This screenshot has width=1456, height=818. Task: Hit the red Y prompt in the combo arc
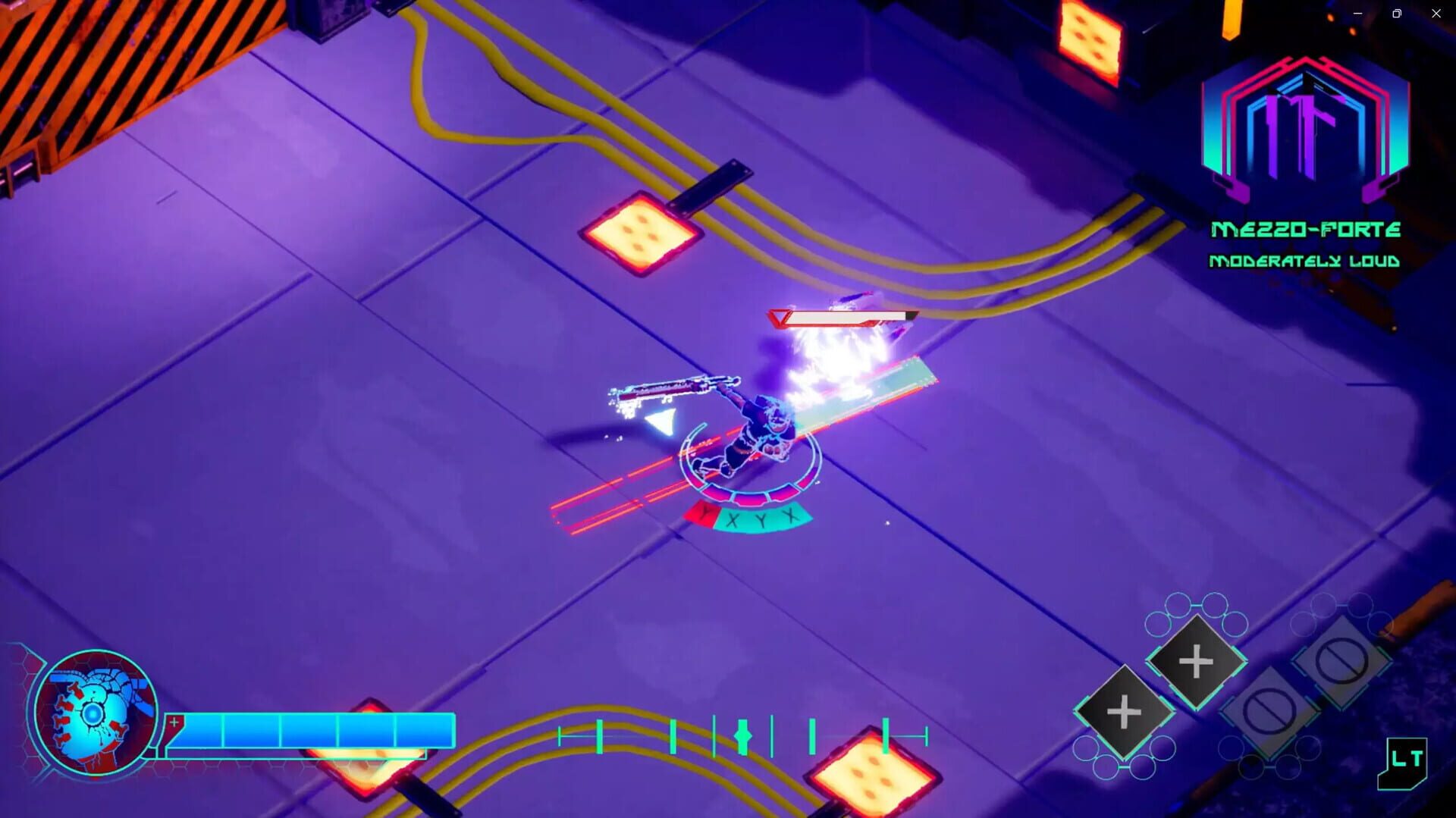coord(704,515)
